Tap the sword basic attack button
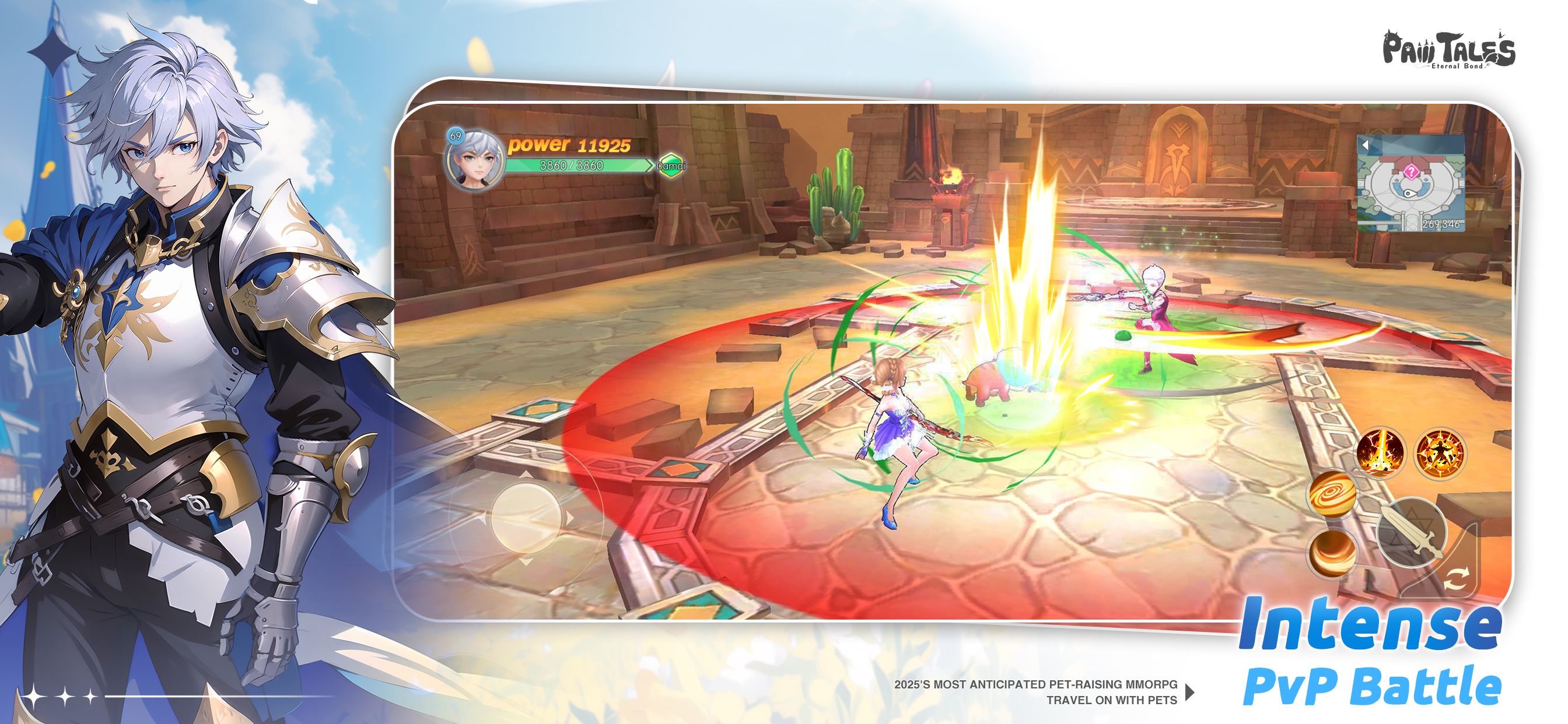The width and height of the screenshot is (1568, 724). 1412,530
